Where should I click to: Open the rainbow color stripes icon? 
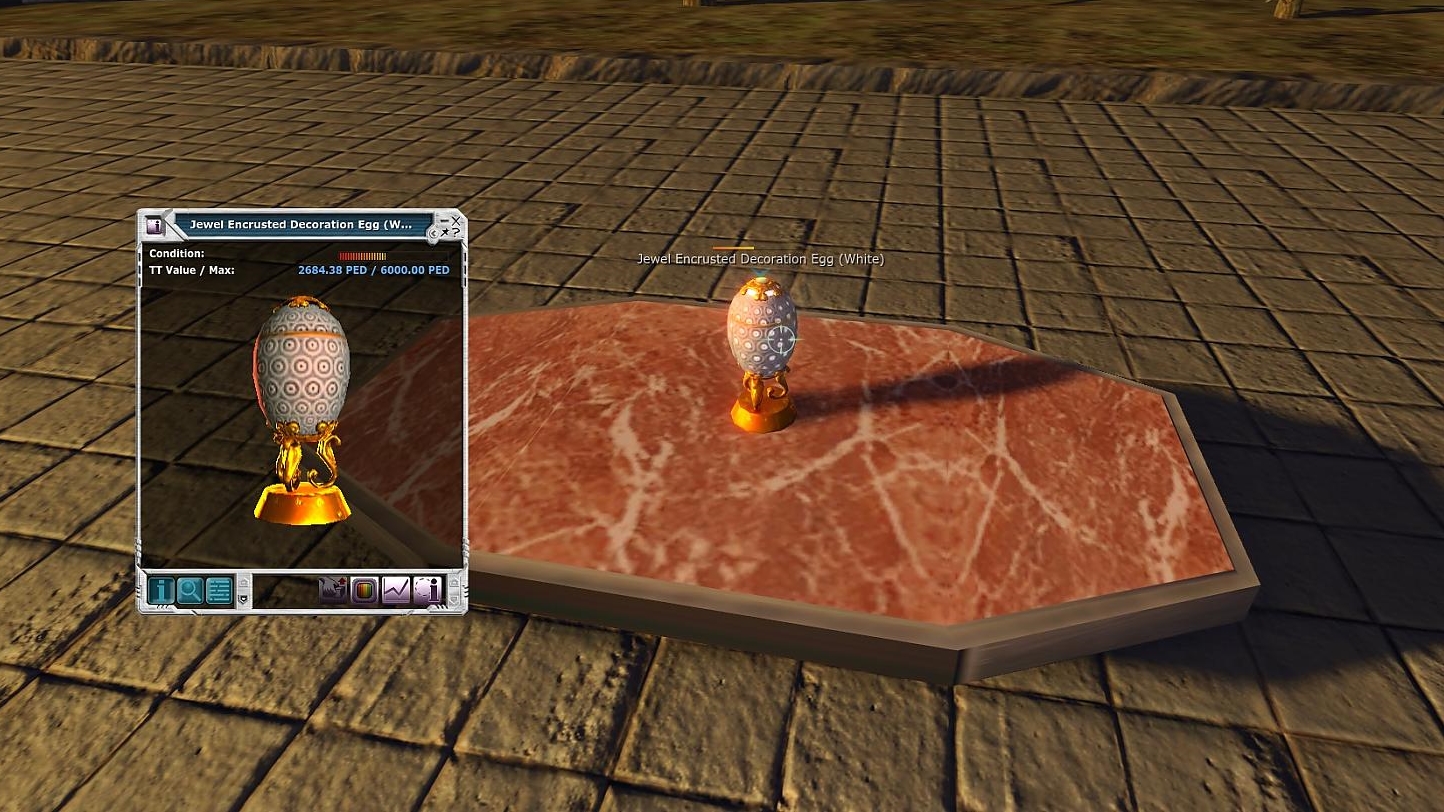pos(364,591)
